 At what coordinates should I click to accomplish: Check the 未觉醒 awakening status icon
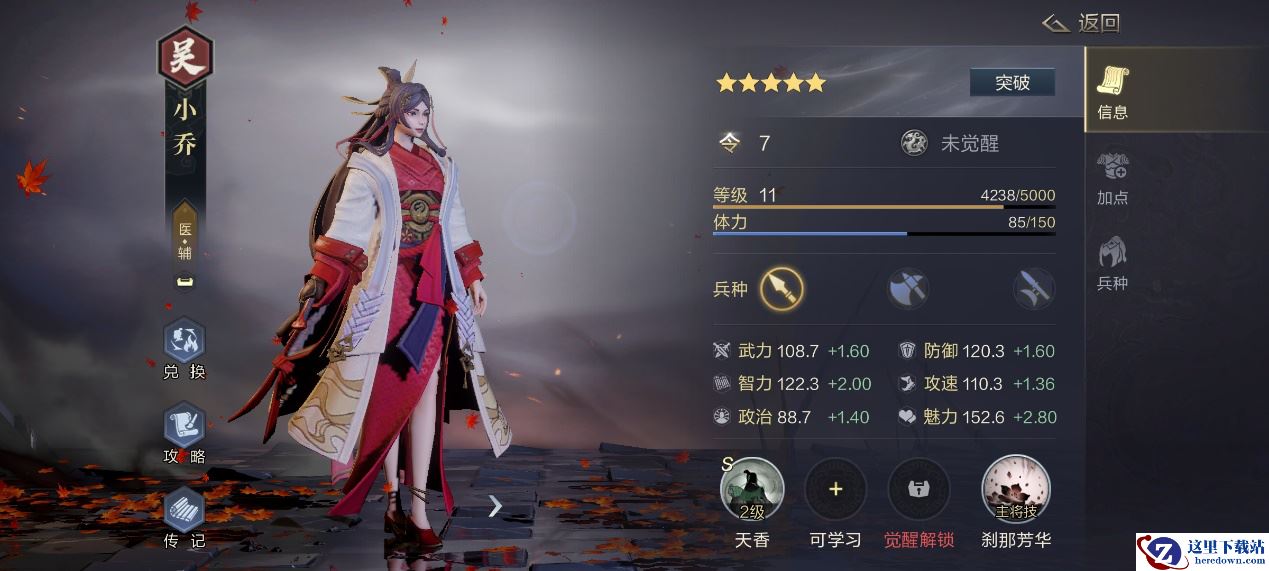[x=914, y=143]
